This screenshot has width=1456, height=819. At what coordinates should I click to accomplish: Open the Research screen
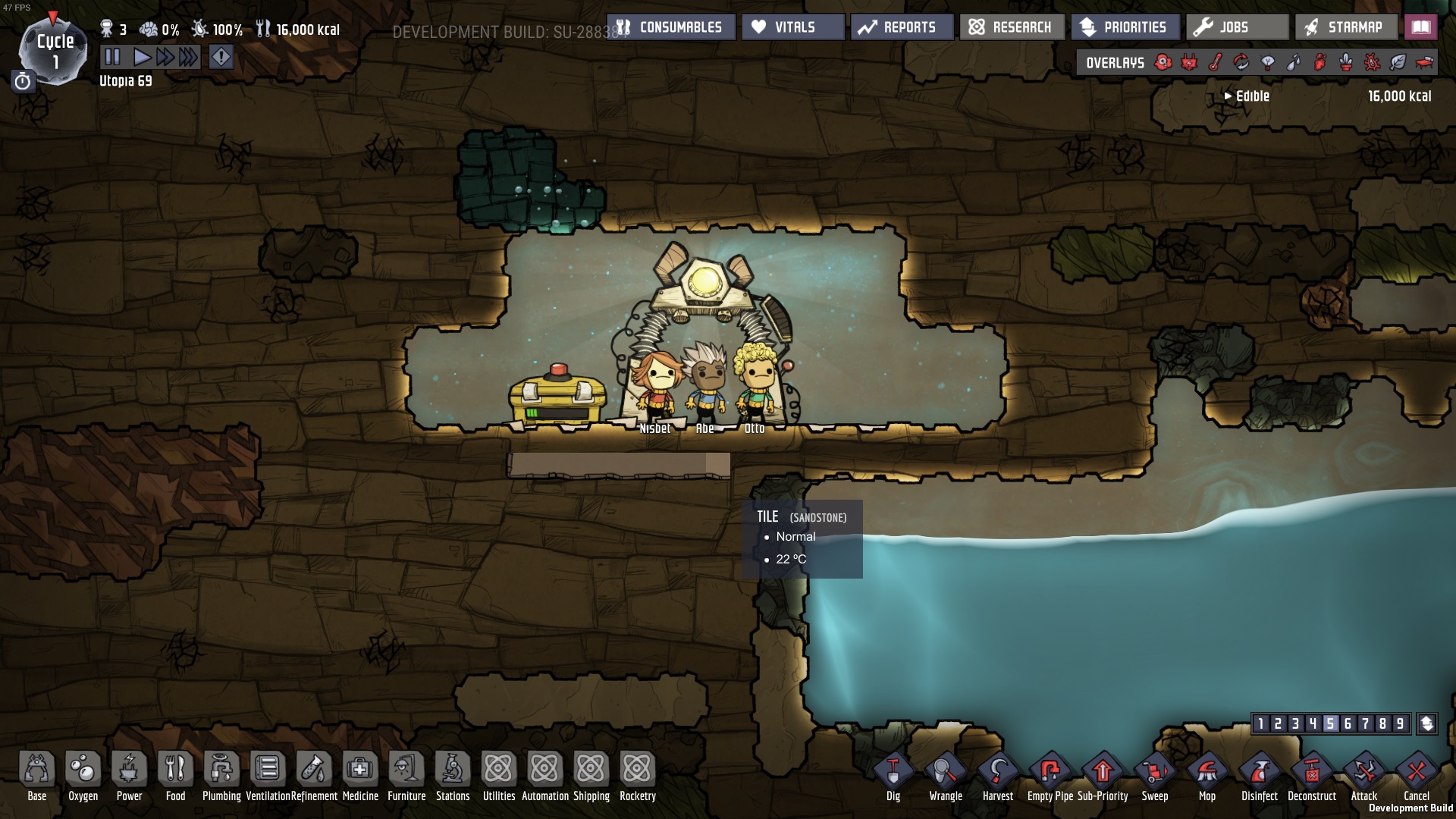1012,27
